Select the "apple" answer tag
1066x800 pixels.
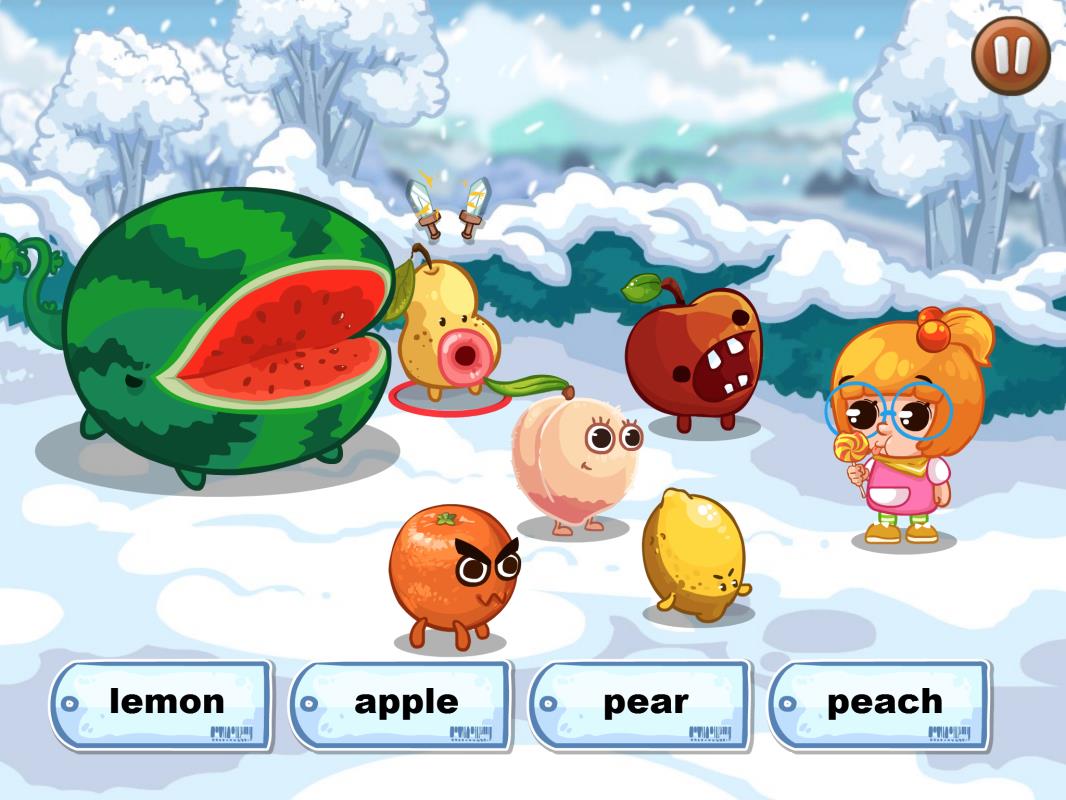pos(402,704)
